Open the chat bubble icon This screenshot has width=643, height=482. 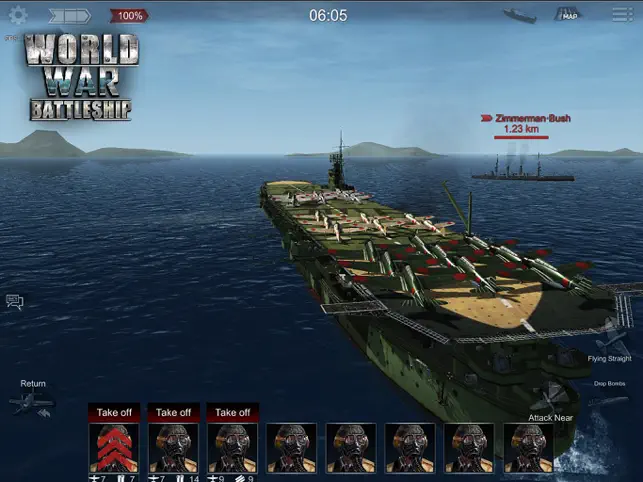[x=15, y=301]
